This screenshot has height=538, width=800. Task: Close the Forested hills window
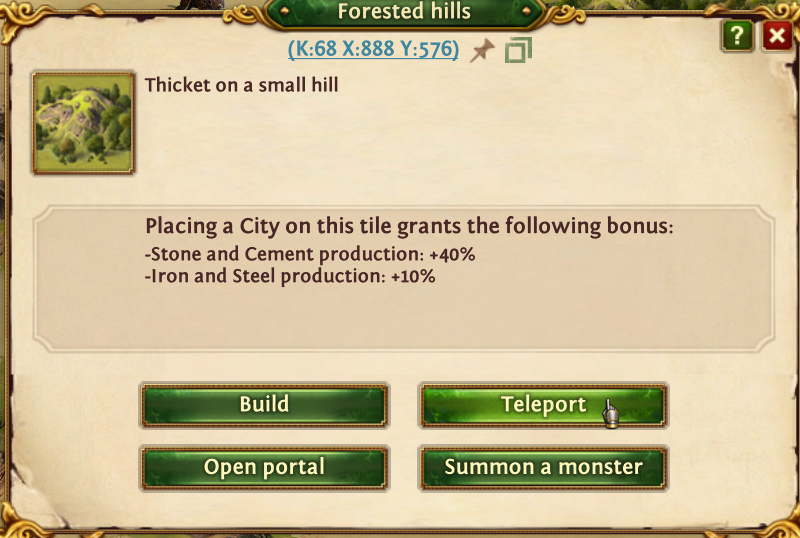tap(776, 37)
